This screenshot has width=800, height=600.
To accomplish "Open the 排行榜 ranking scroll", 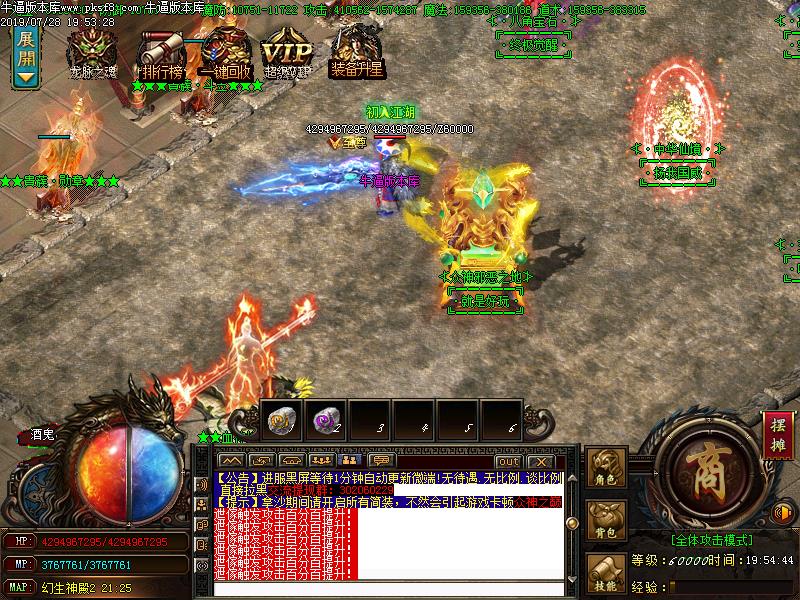I will (161, 53).
